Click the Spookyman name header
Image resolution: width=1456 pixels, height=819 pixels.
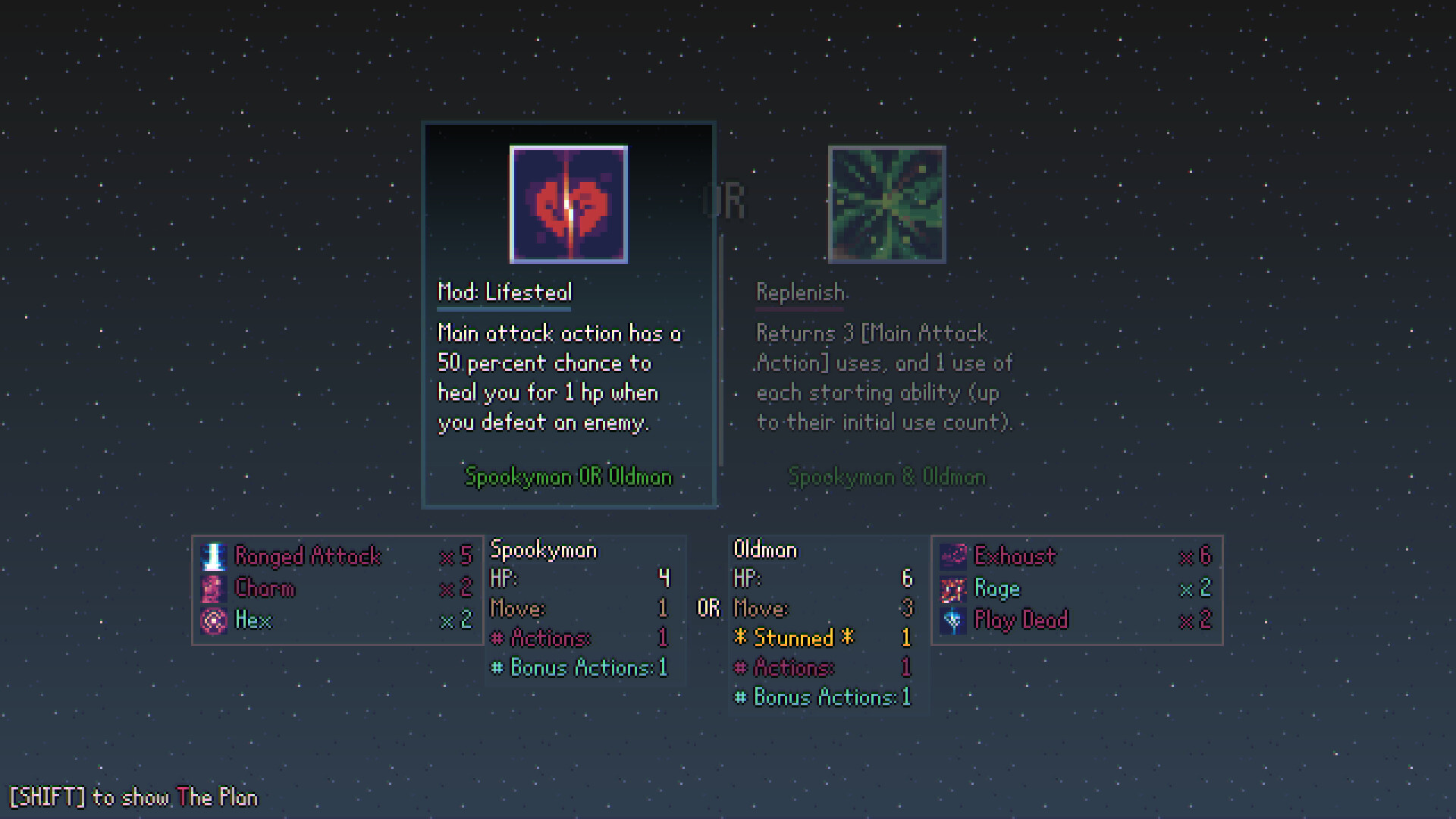click(x=544, y=550)
